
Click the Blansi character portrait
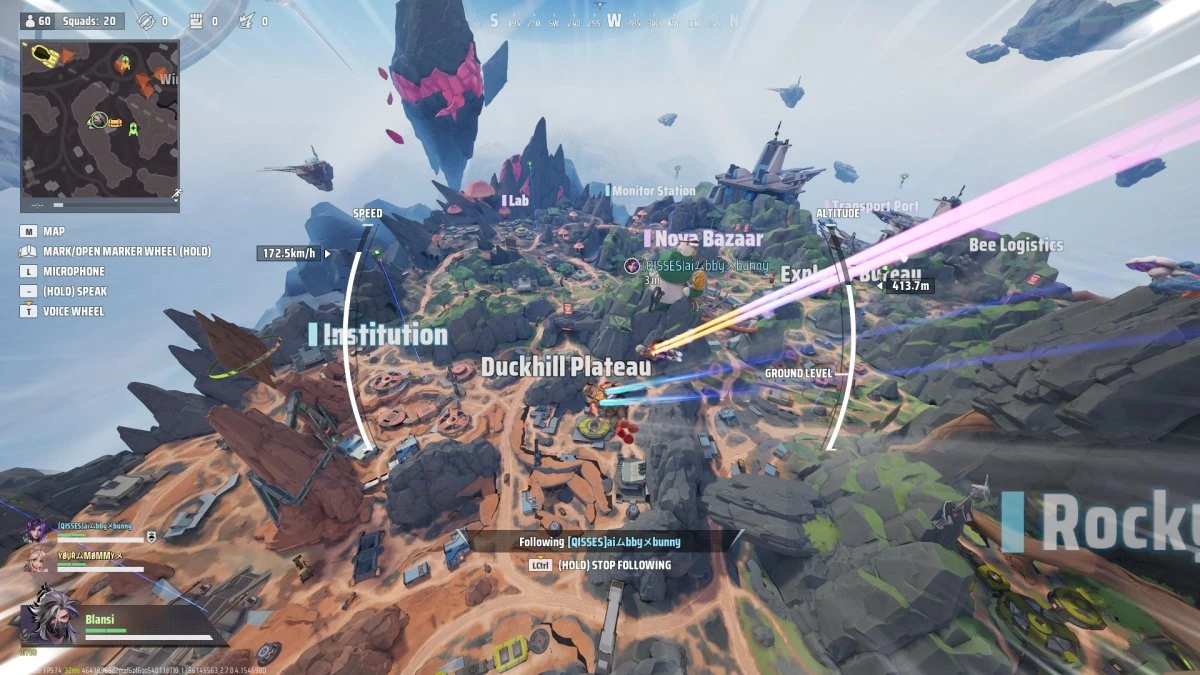click(x=50, y=616)
